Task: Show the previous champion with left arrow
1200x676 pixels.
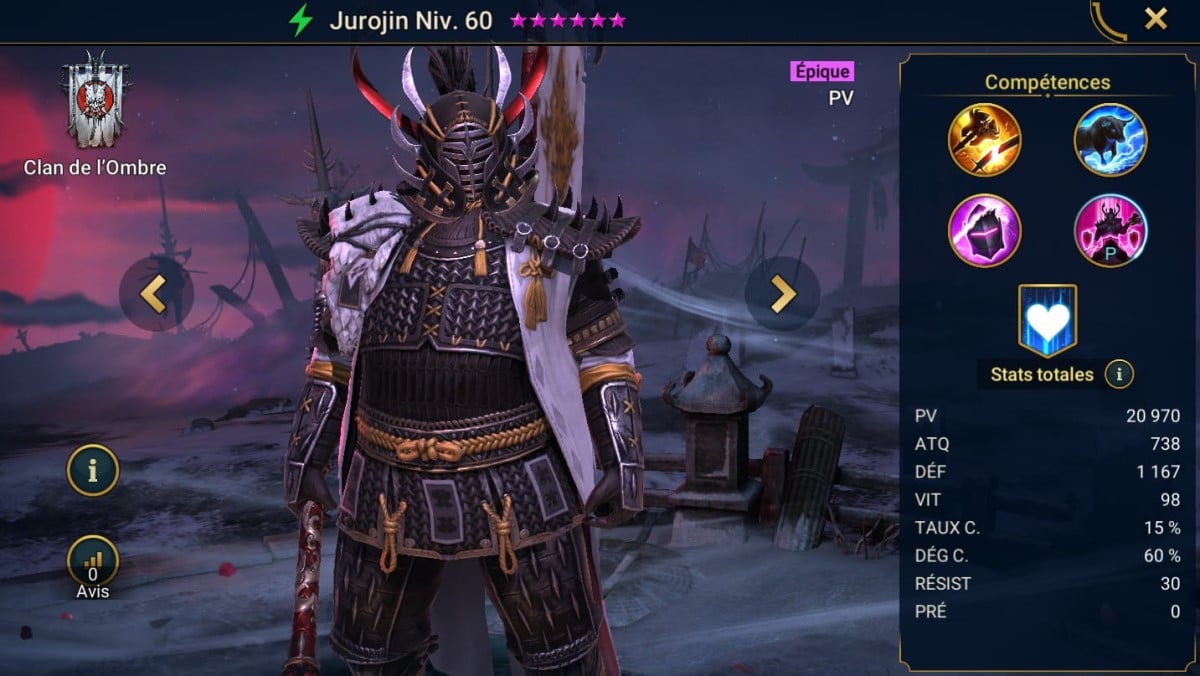Action: click(154, 294)
